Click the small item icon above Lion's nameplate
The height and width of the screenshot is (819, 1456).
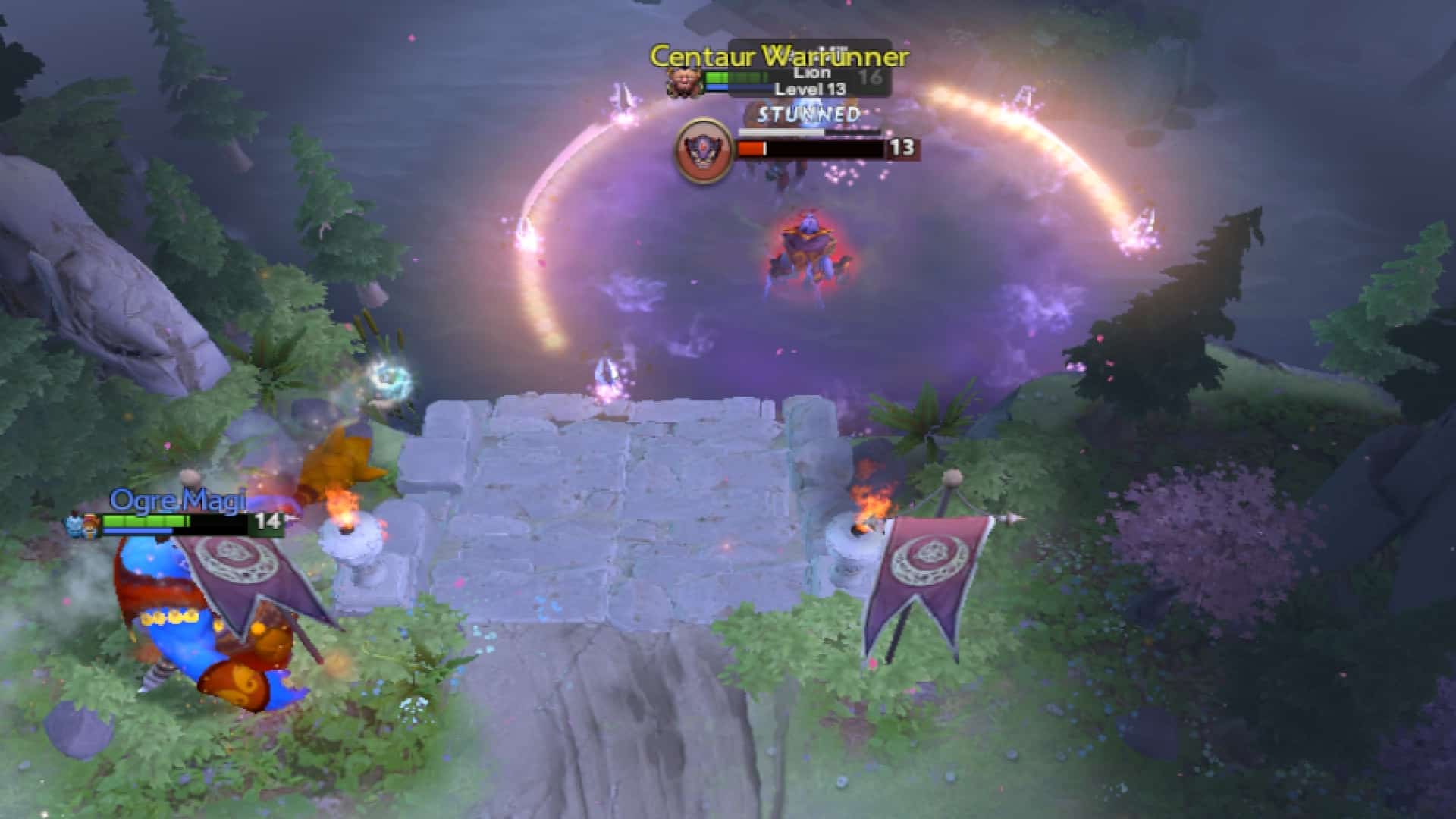click(834, 48)
